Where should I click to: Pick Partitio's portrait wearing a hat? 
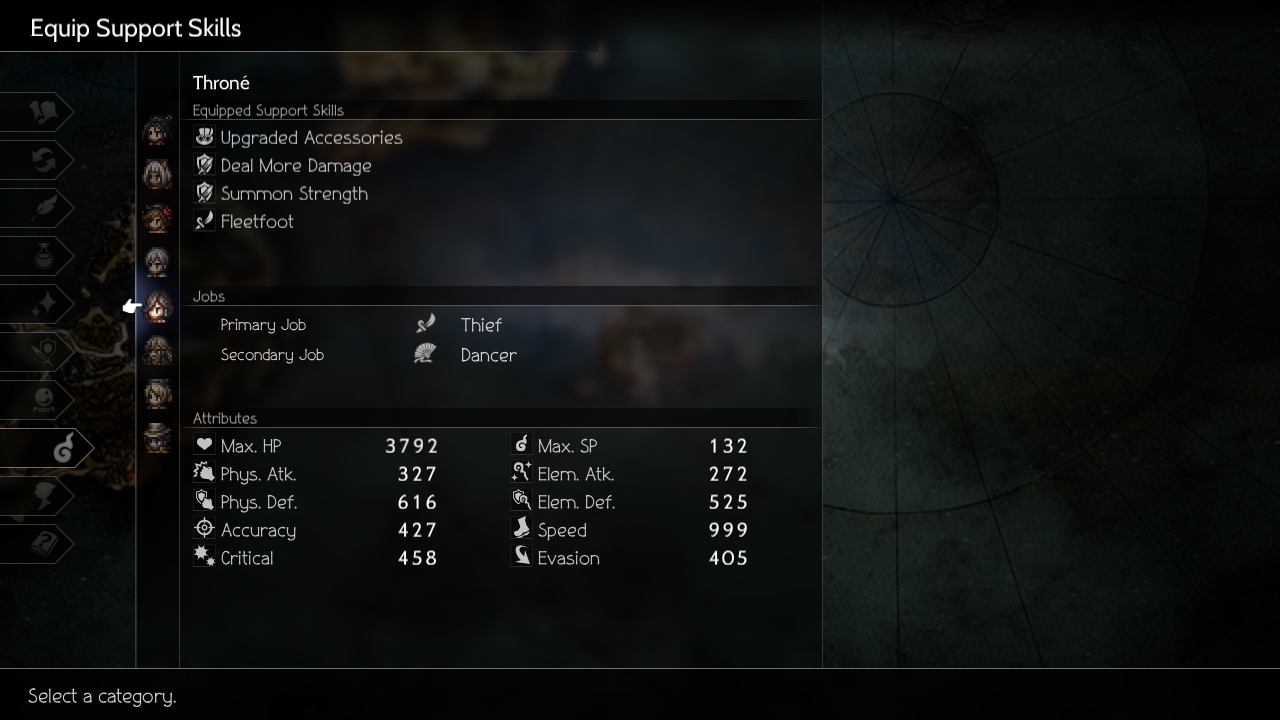click(157, 437)
